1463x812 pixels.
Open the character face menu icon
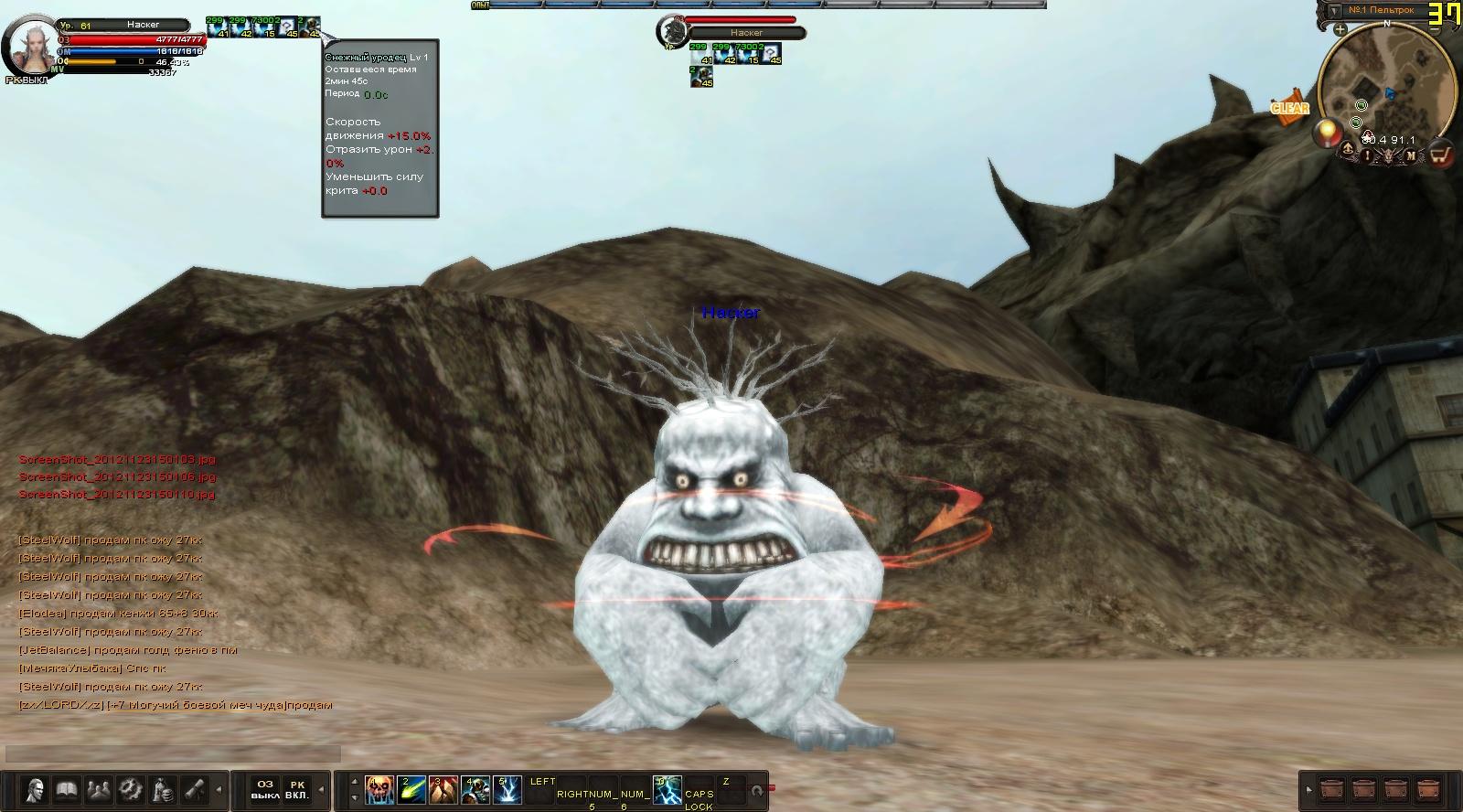[37, 789]
